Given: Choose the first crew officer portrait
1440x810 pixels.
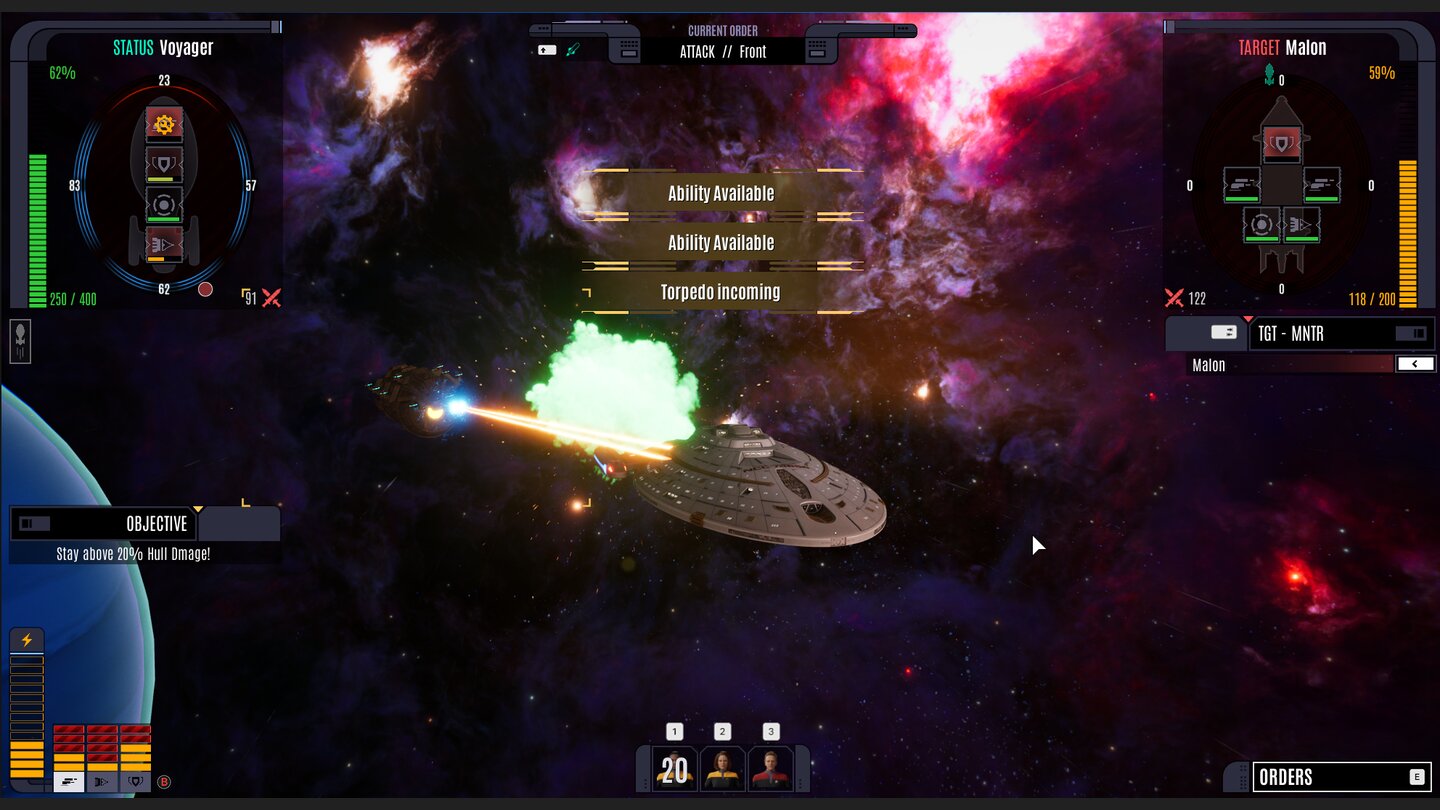Looking at the screenshot, I should (675, 768).
